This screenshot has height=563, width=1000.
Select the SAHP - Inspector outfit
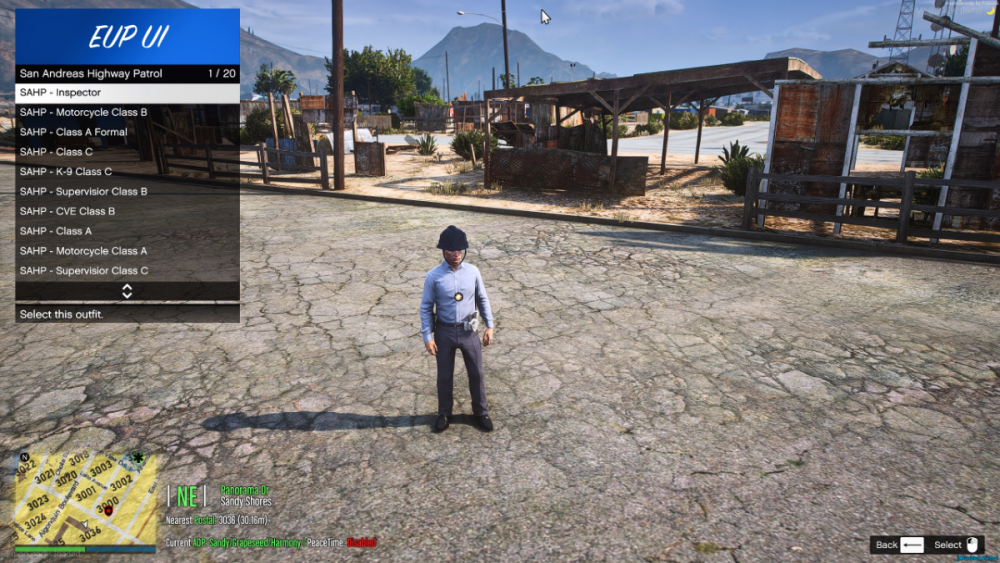(x=127, y=92)
